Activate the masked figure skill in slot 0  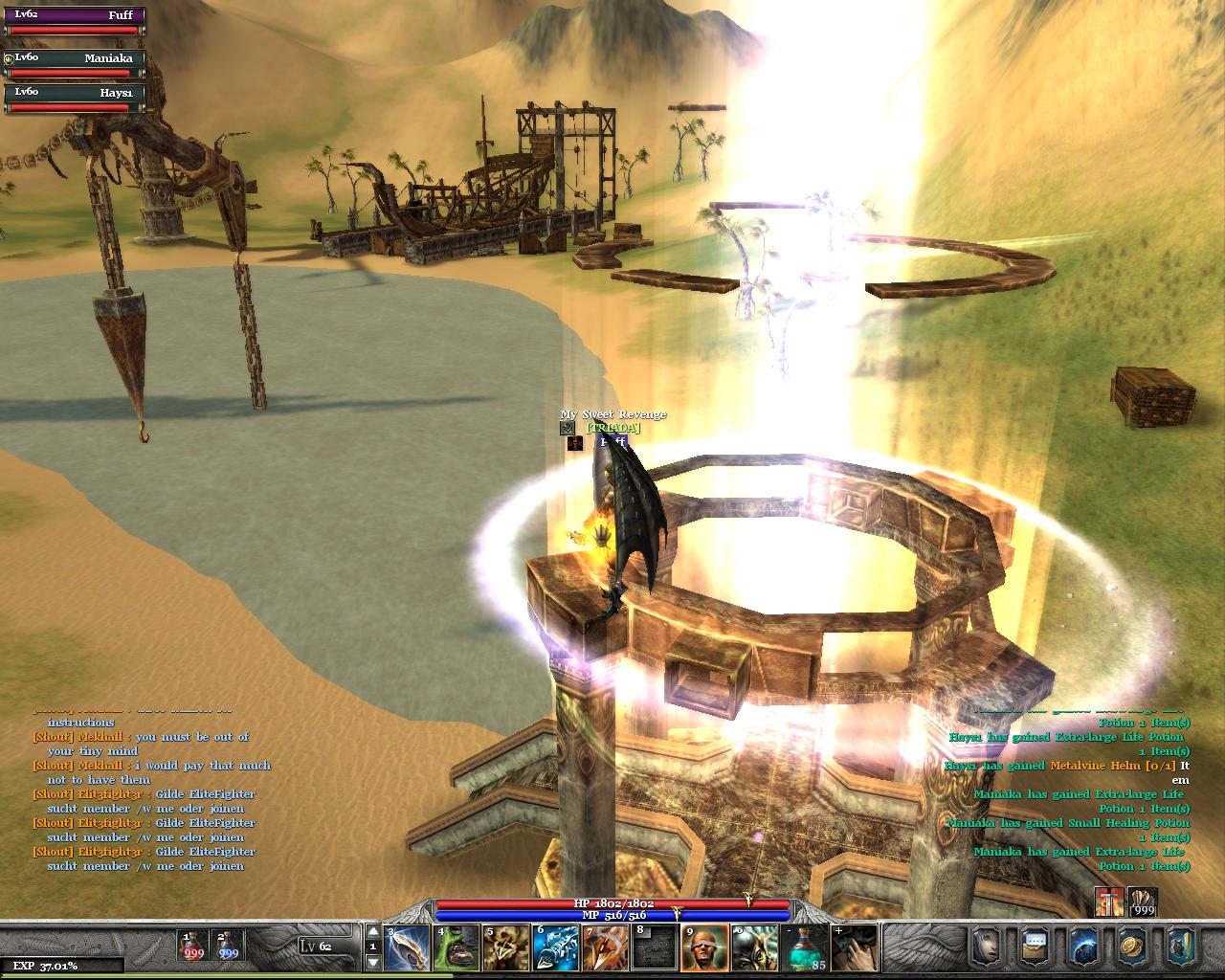755,947
